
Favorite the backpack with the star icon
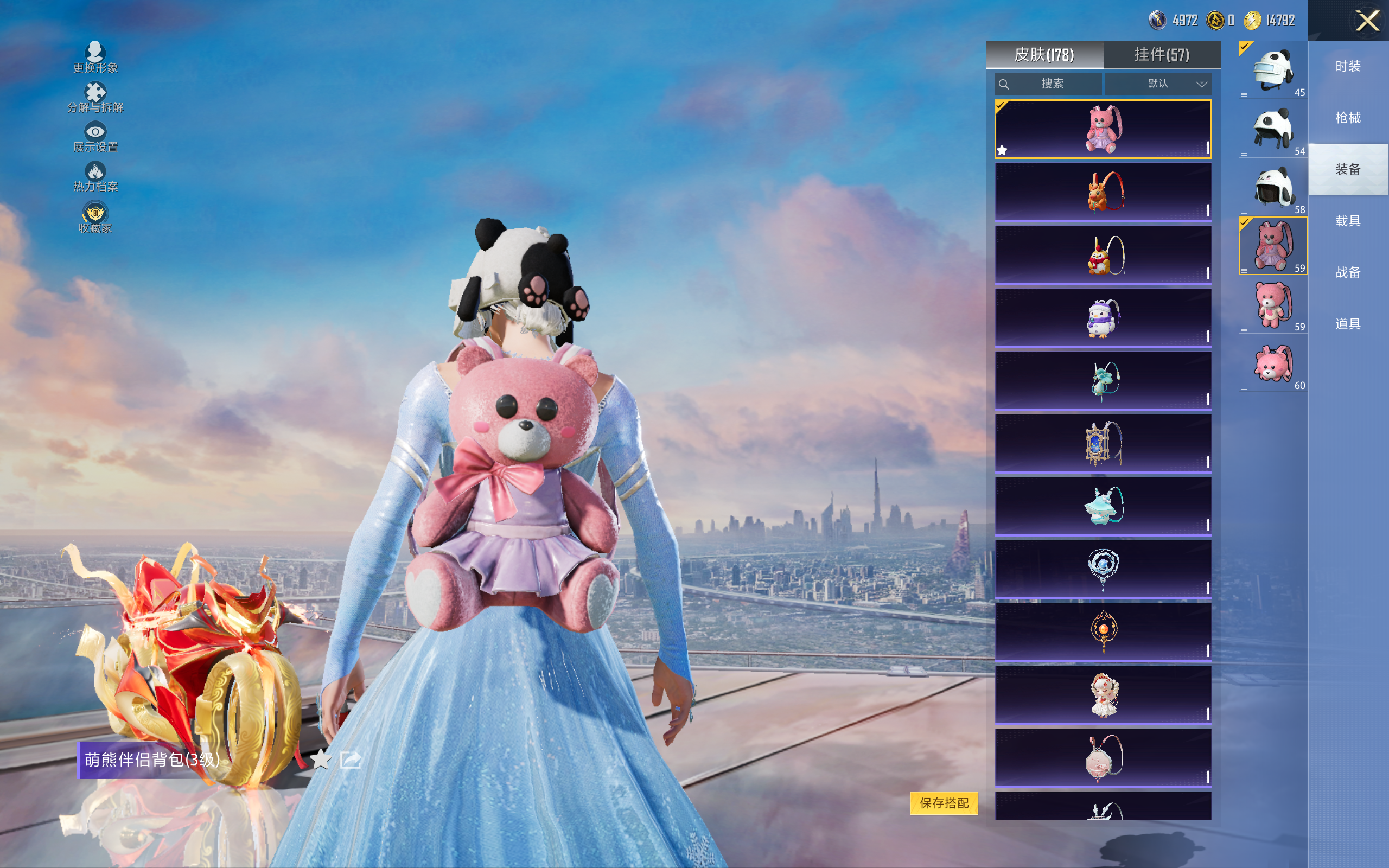[x=321, y=759]
